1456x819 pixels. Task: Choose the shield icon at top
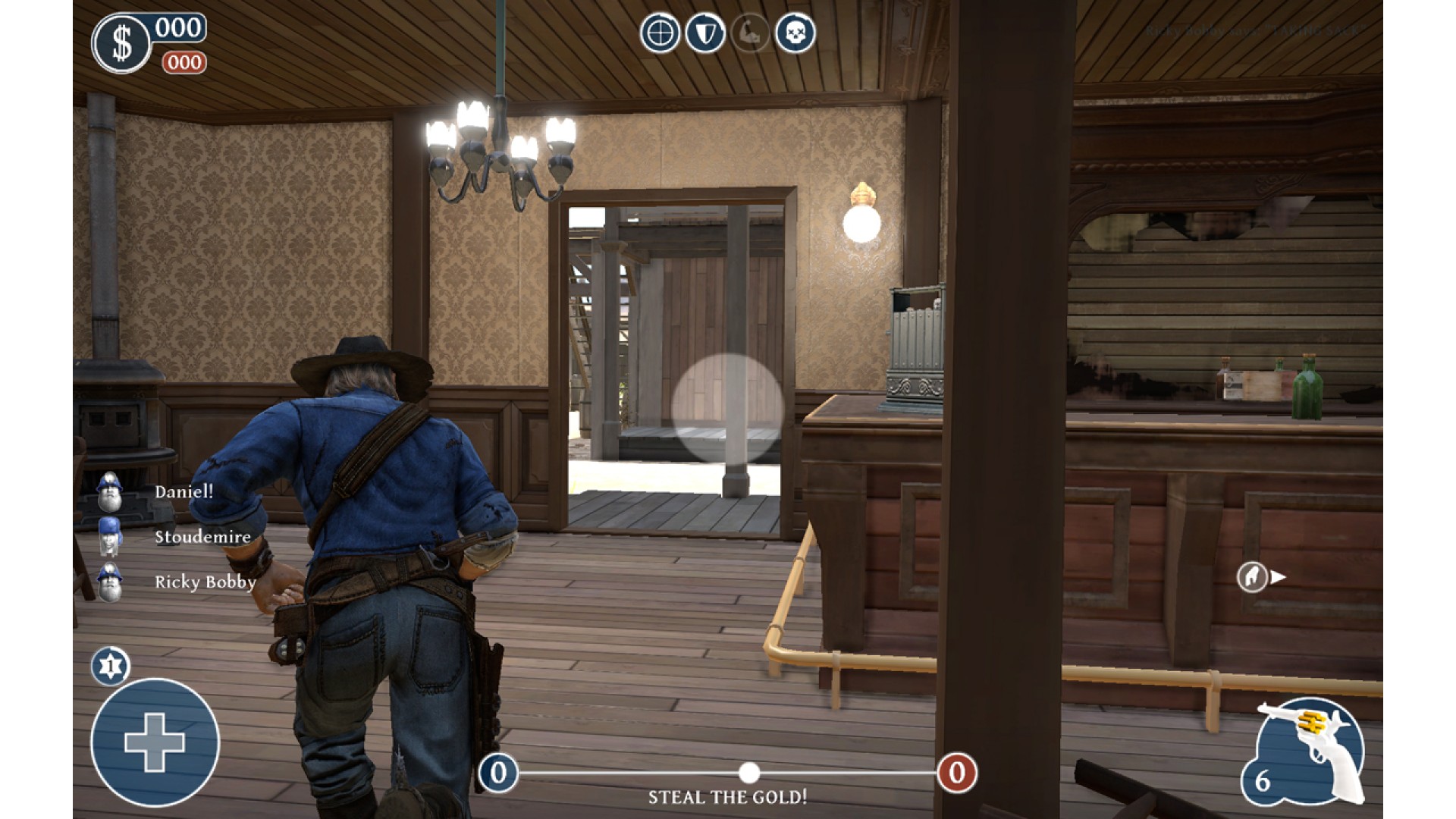point(704,33)
